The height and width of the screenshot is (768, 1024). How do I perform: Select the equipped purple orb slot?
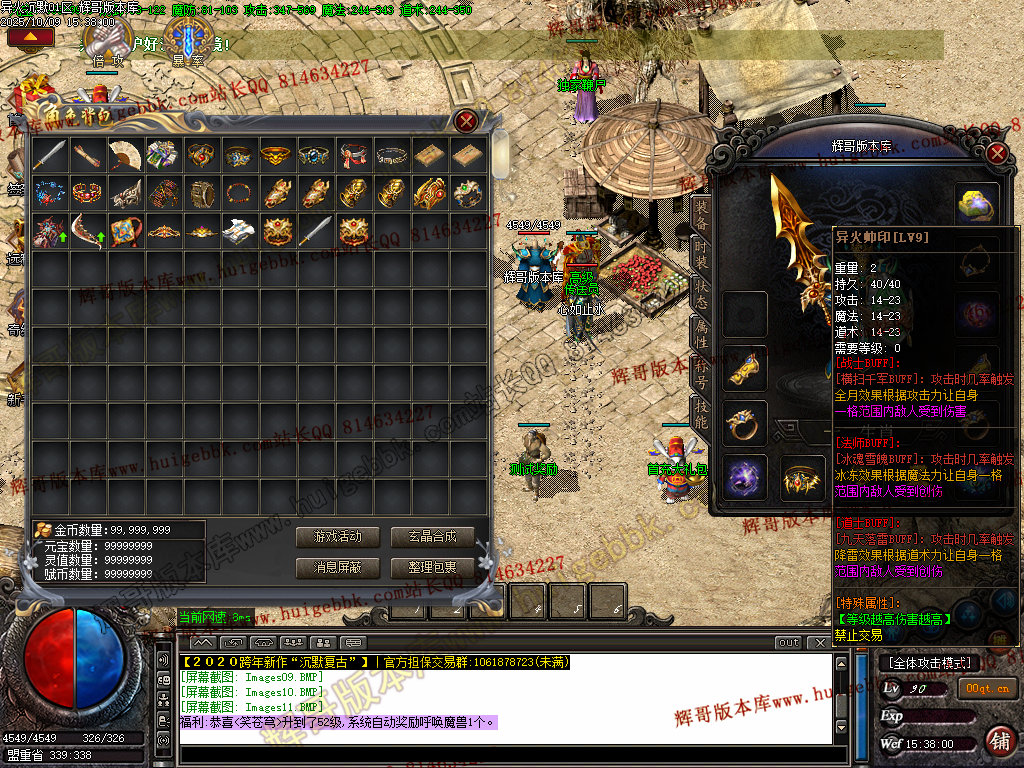coord(745,476)
